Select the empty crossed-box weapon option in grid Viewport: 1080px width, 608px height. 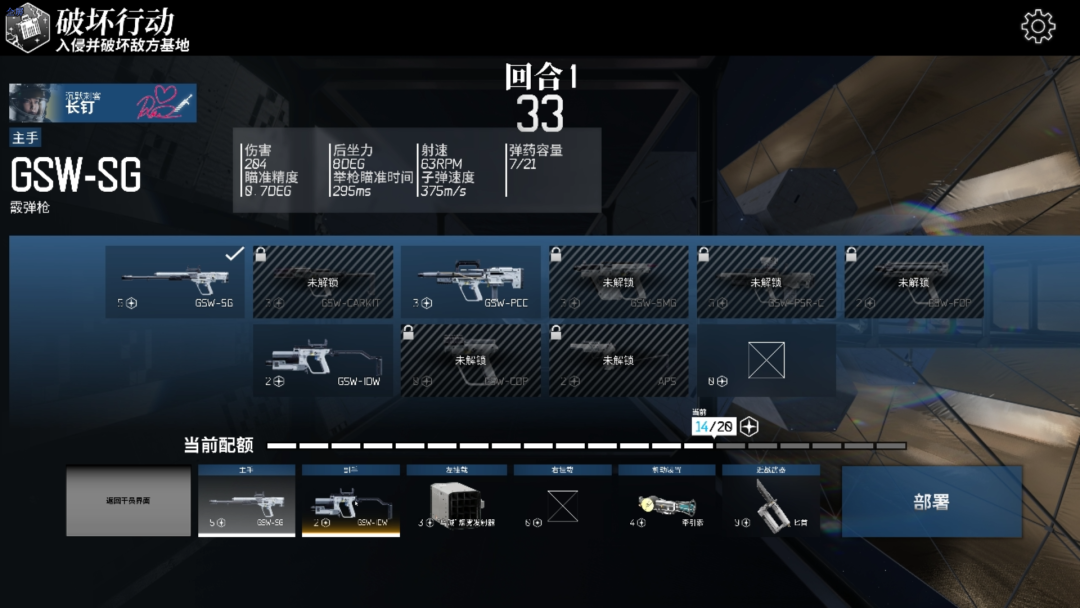(766, 359)
